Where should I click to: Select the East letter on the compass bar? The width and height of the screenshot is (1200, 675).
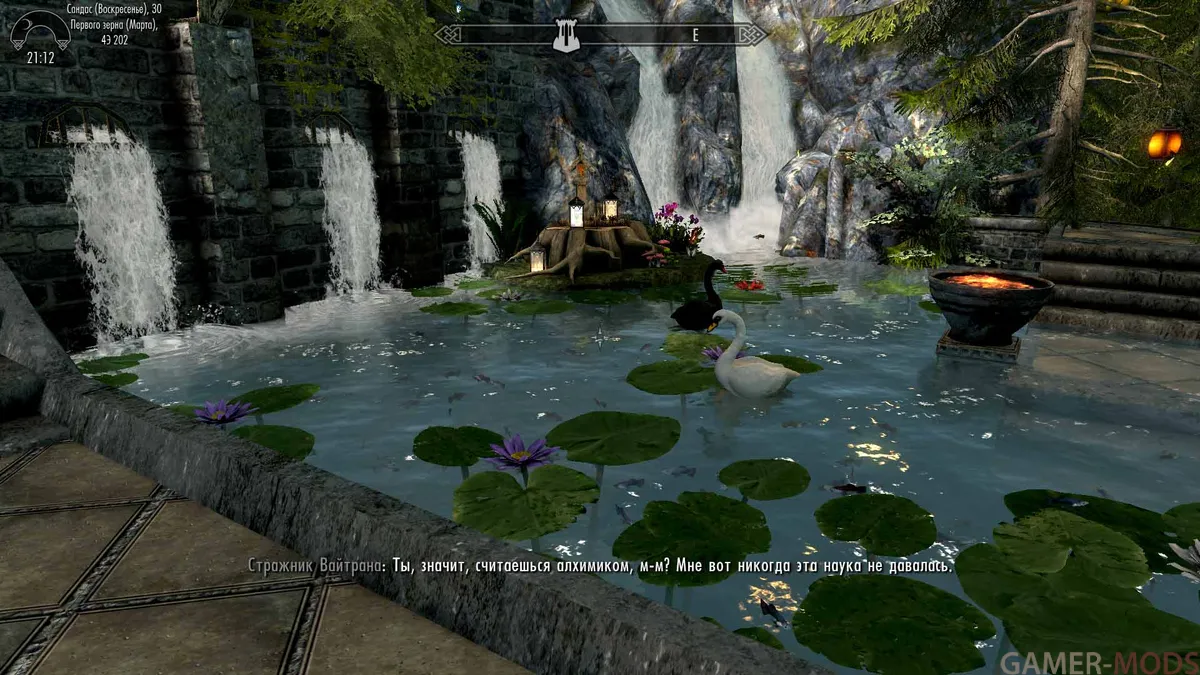(x=694, y=35)
